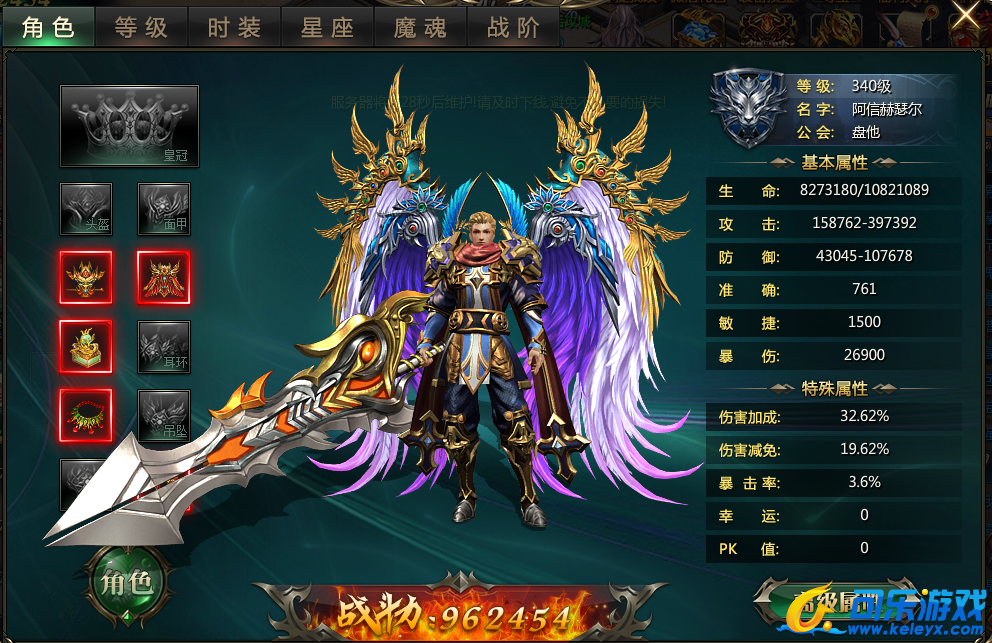Close the character panel with the X

point(965,16)
